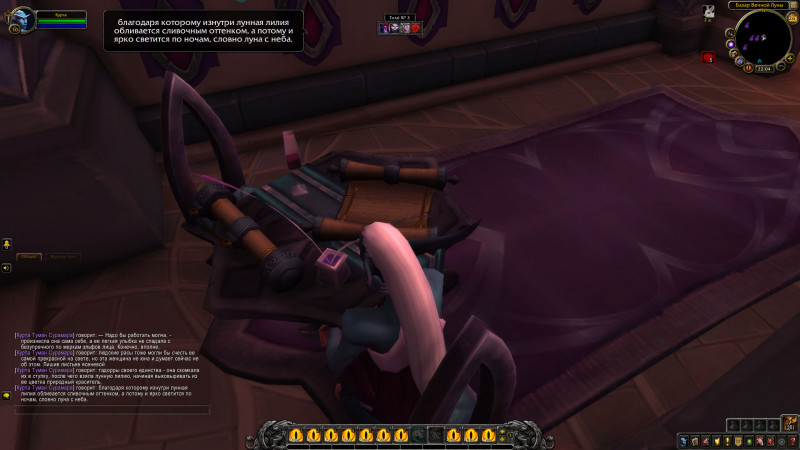Toggle the chat voice speaker button

coord(6,268)
